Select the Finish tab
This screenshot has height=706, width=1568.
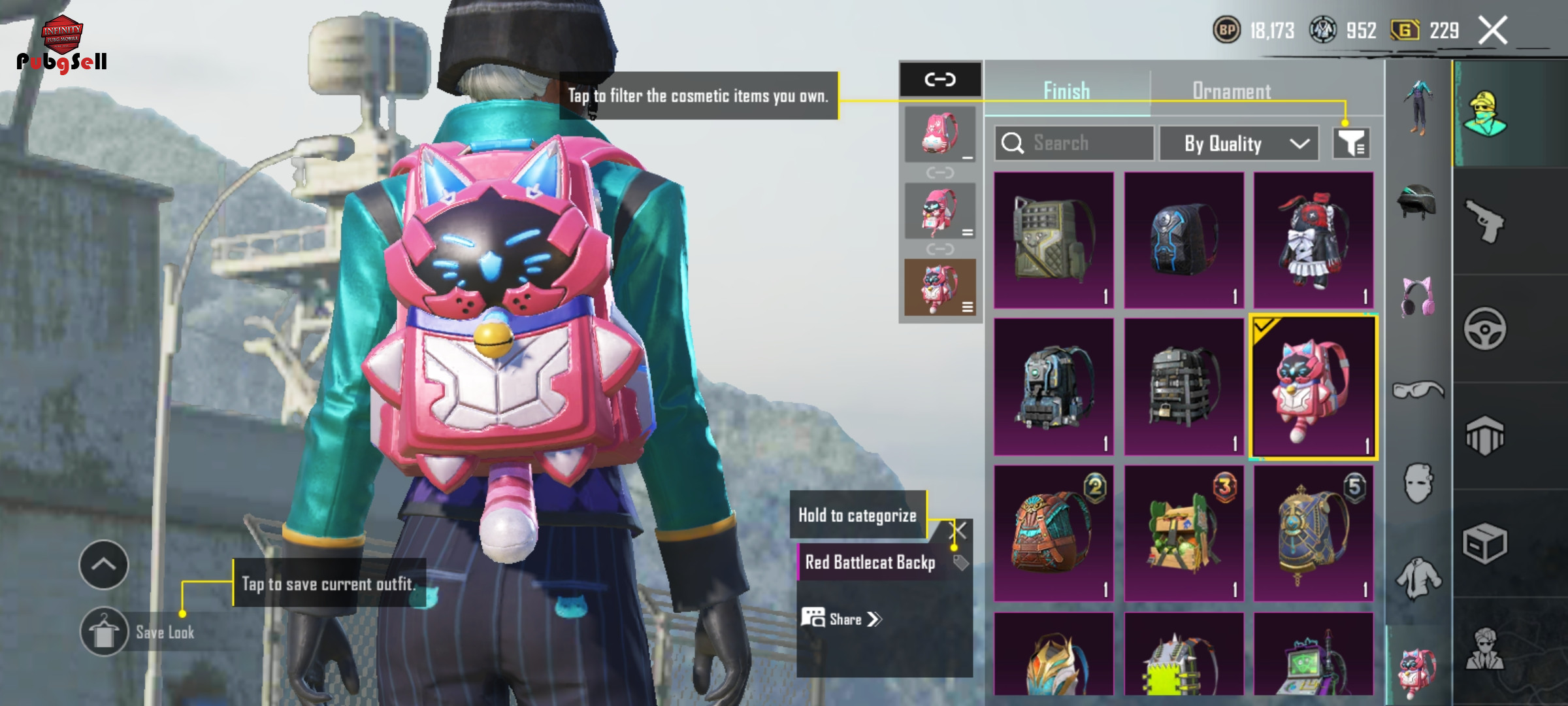pyautogui.click(x=1066, y=91)
